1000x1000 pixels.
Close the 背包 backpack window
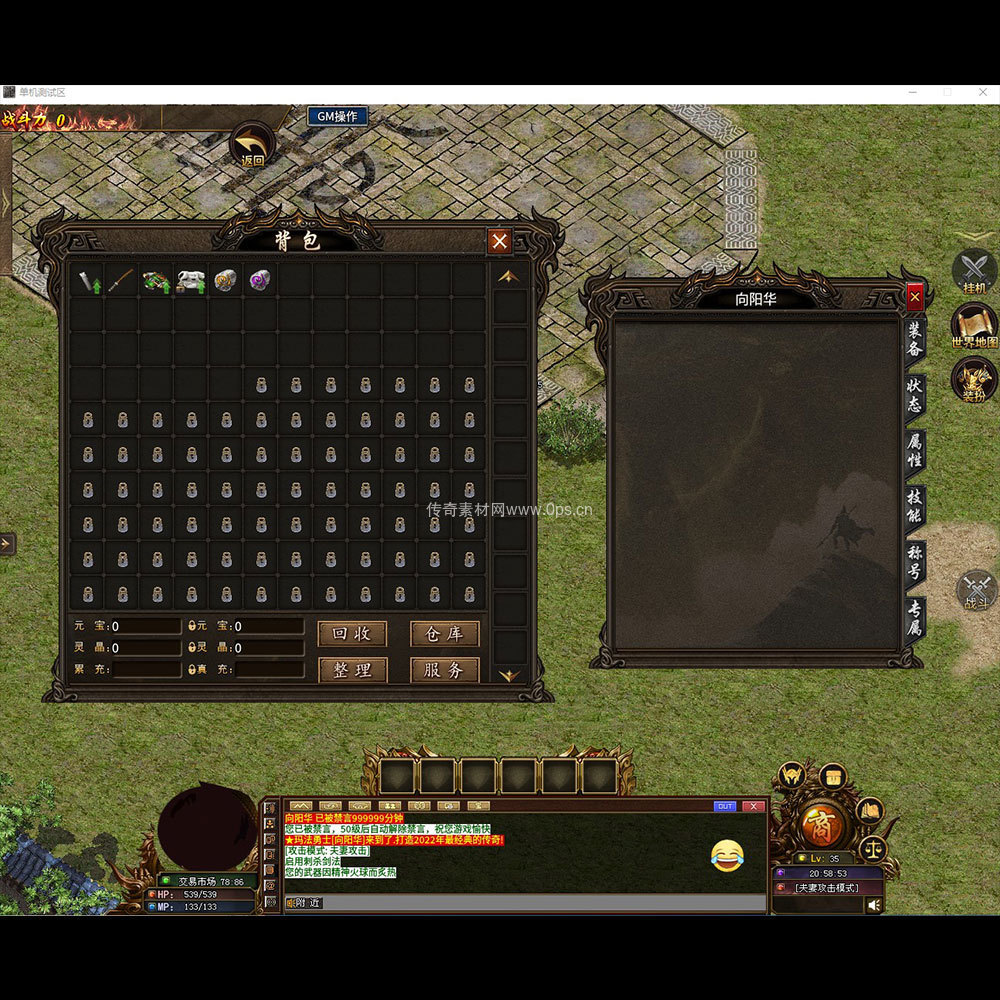click(x=500, y=241)
